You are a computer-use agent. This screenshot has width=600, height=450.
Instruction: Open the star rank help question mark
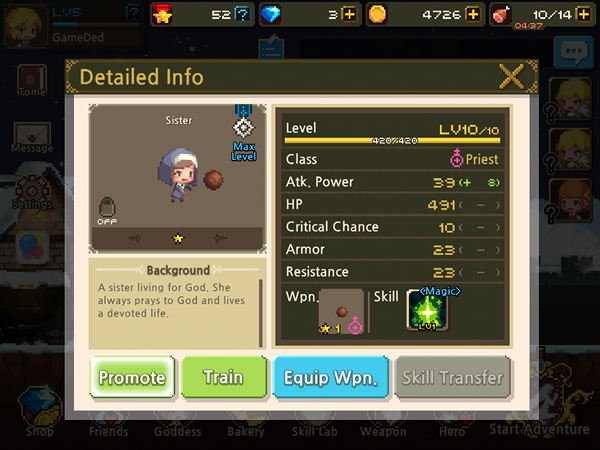(241, 14)
